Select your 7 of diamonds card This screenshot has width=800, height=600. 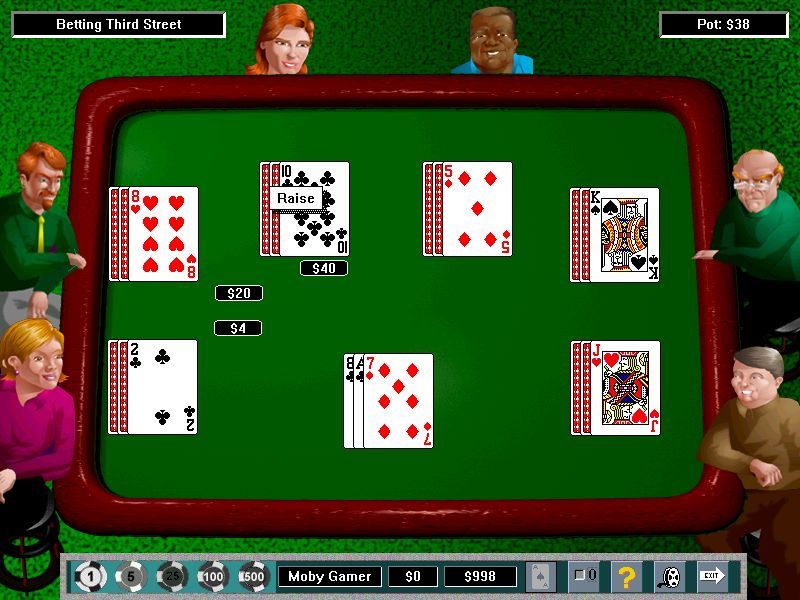click(x=399, y=401)
